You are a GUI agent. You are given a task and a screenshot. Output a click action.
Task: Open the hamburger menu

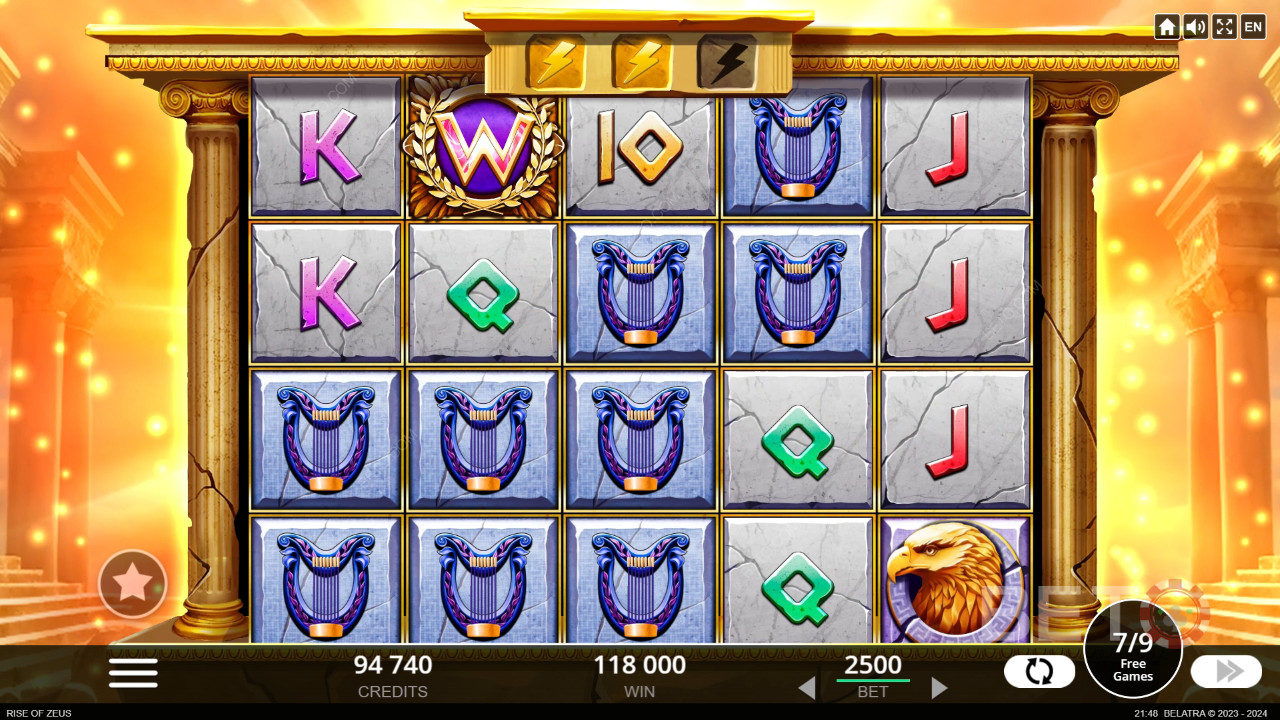tap(133, 672)
